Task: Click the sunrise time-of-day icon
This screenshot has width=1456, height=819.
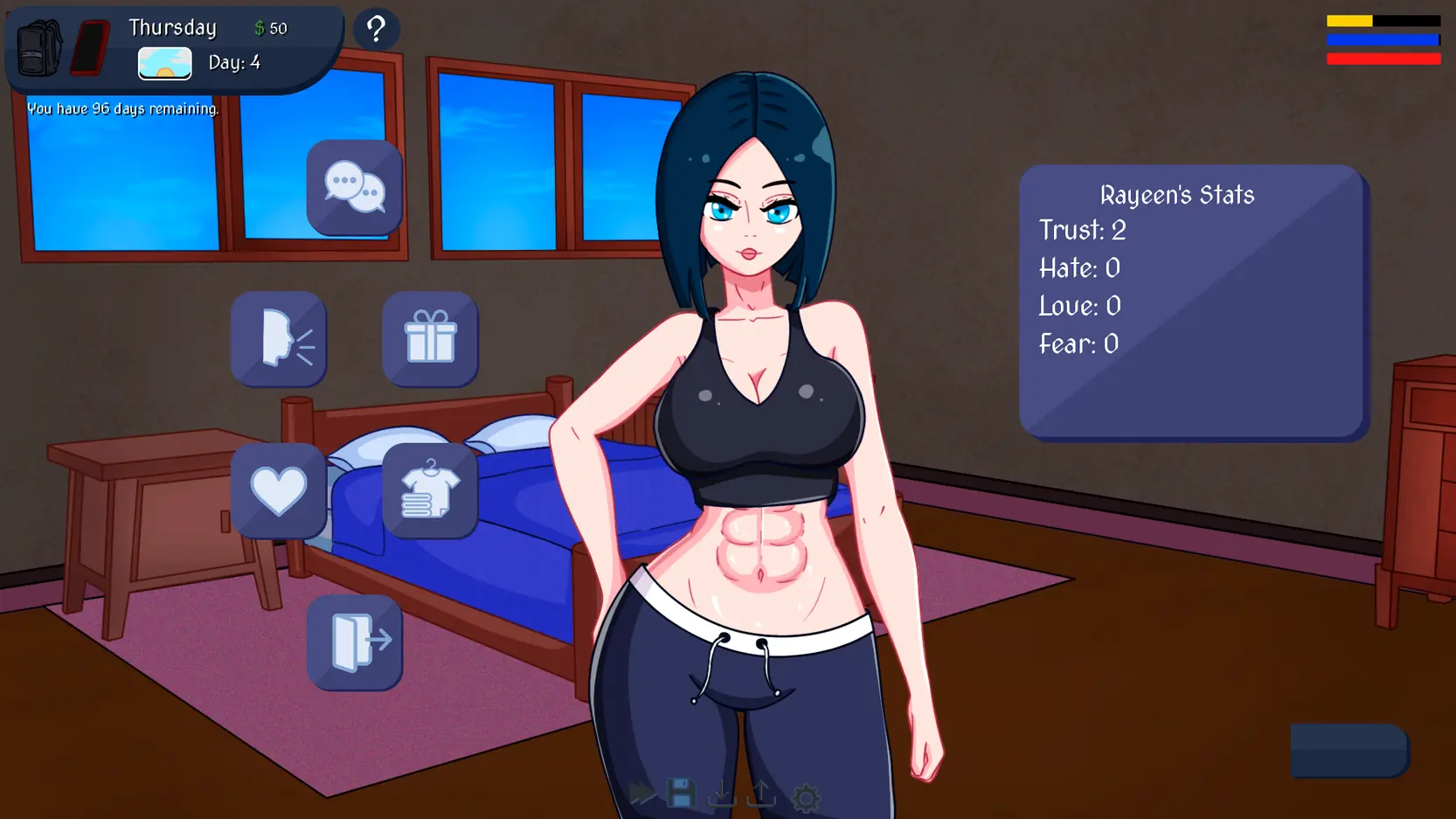Action: [x=165, y=64]
